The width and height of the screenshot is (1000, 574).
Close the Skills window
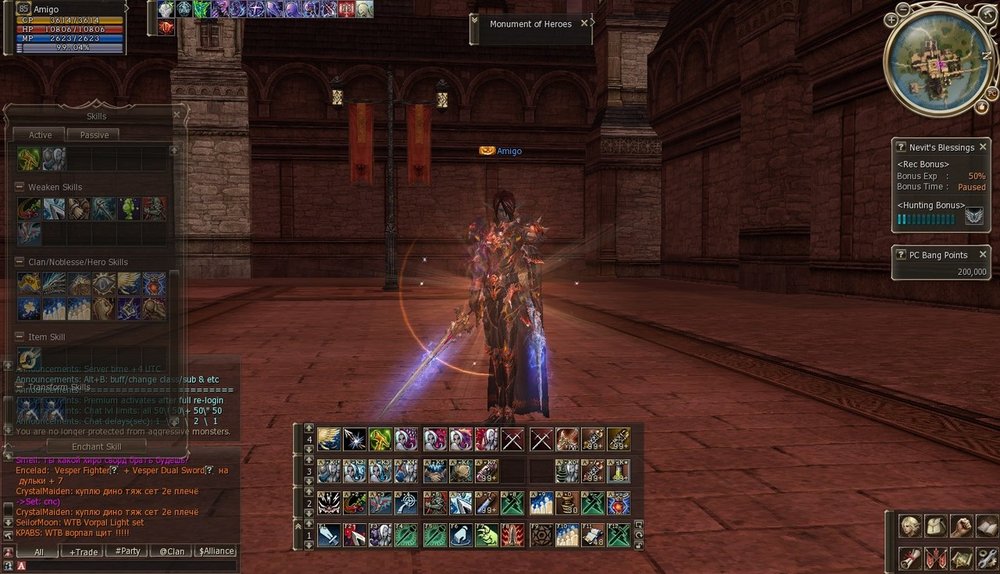pos(178,115)
